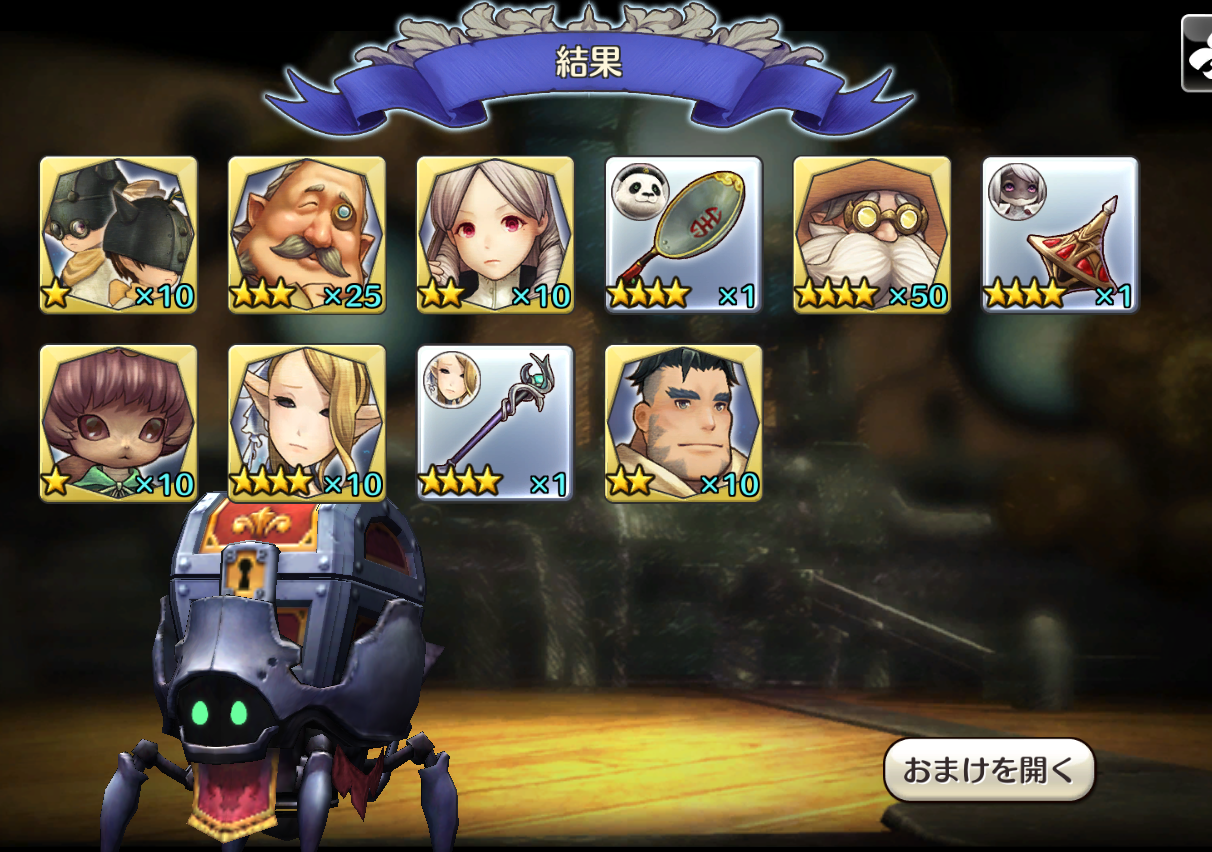The width and height of the screenshot is (1212, 852).
Task: Select the helmeted goggles character tile
Action: (x=118, y=234)
